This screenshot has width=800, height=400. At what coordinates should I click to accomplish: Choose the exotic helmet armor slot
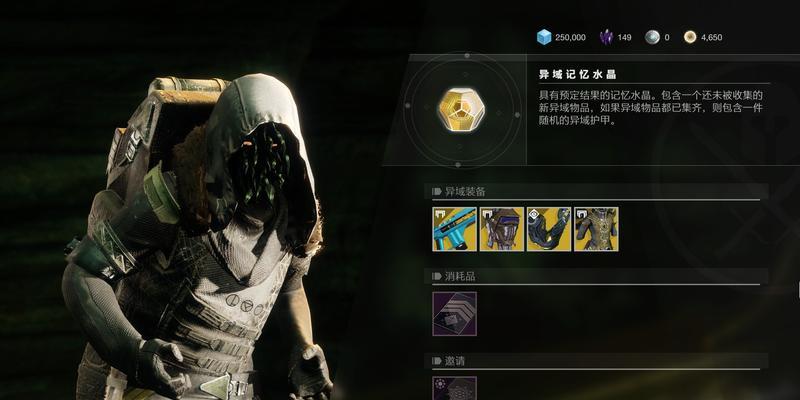click(x=501, y=229)
